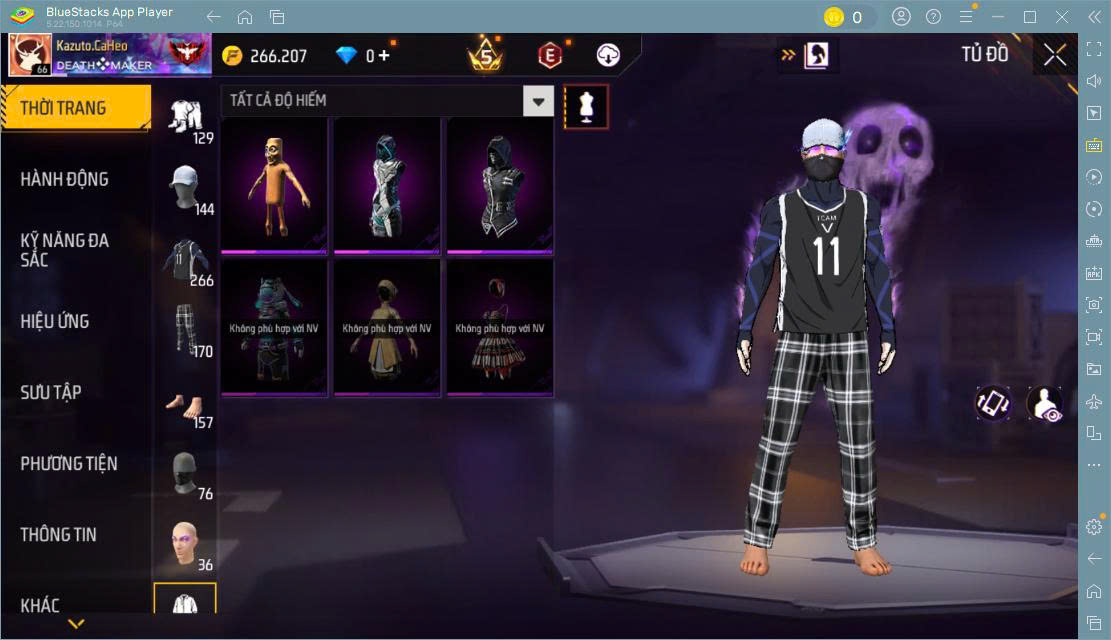Open the face mask category
Screen dimensions: 1111x640
click(185, 474)
